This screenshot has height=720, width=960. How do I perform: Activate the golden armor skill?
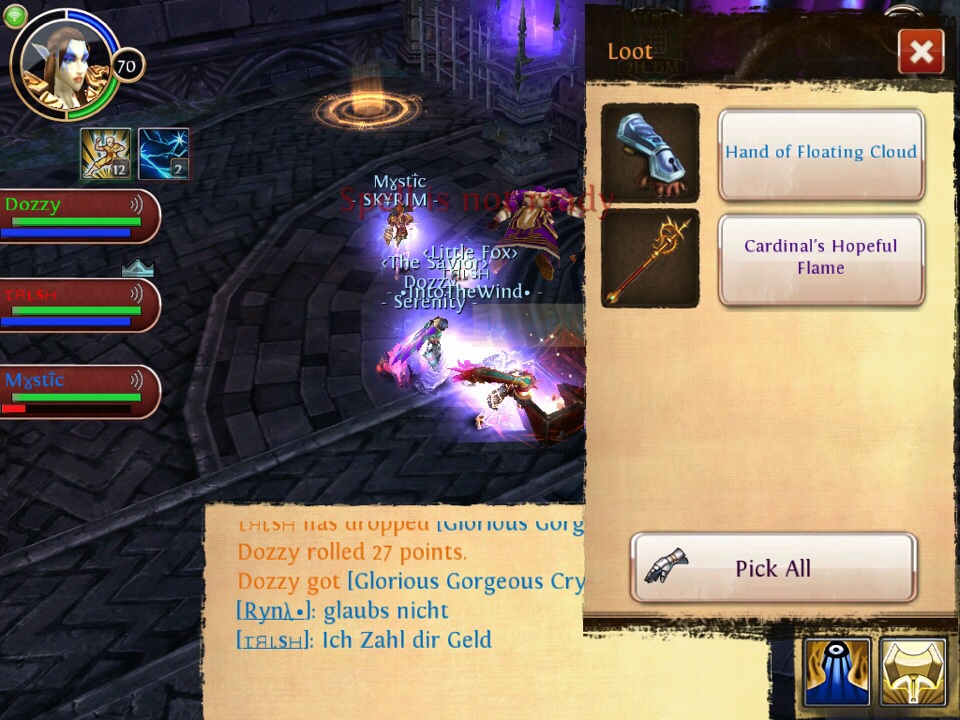(x=912, y=673)
